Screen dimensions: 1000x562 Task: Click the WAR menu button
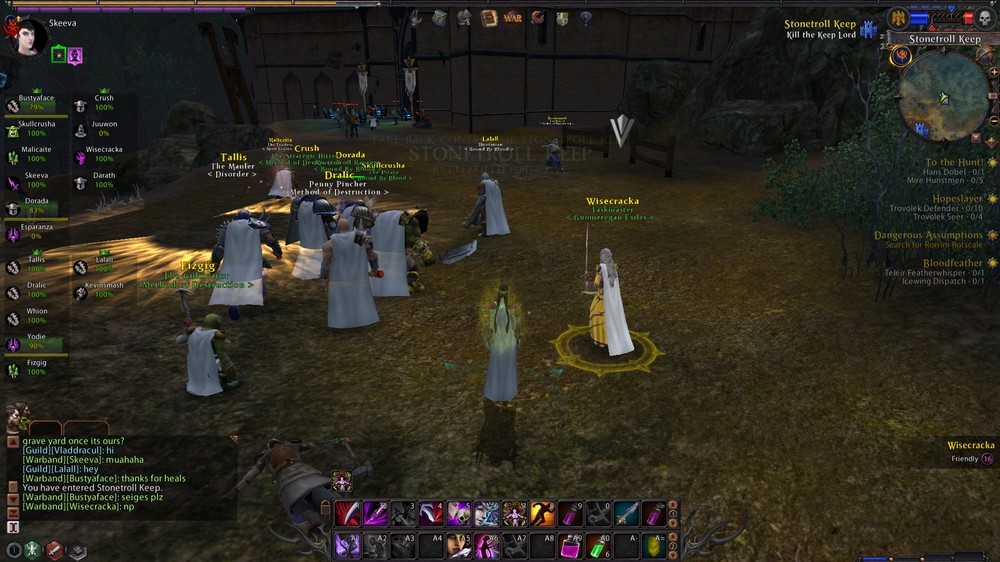513,17
